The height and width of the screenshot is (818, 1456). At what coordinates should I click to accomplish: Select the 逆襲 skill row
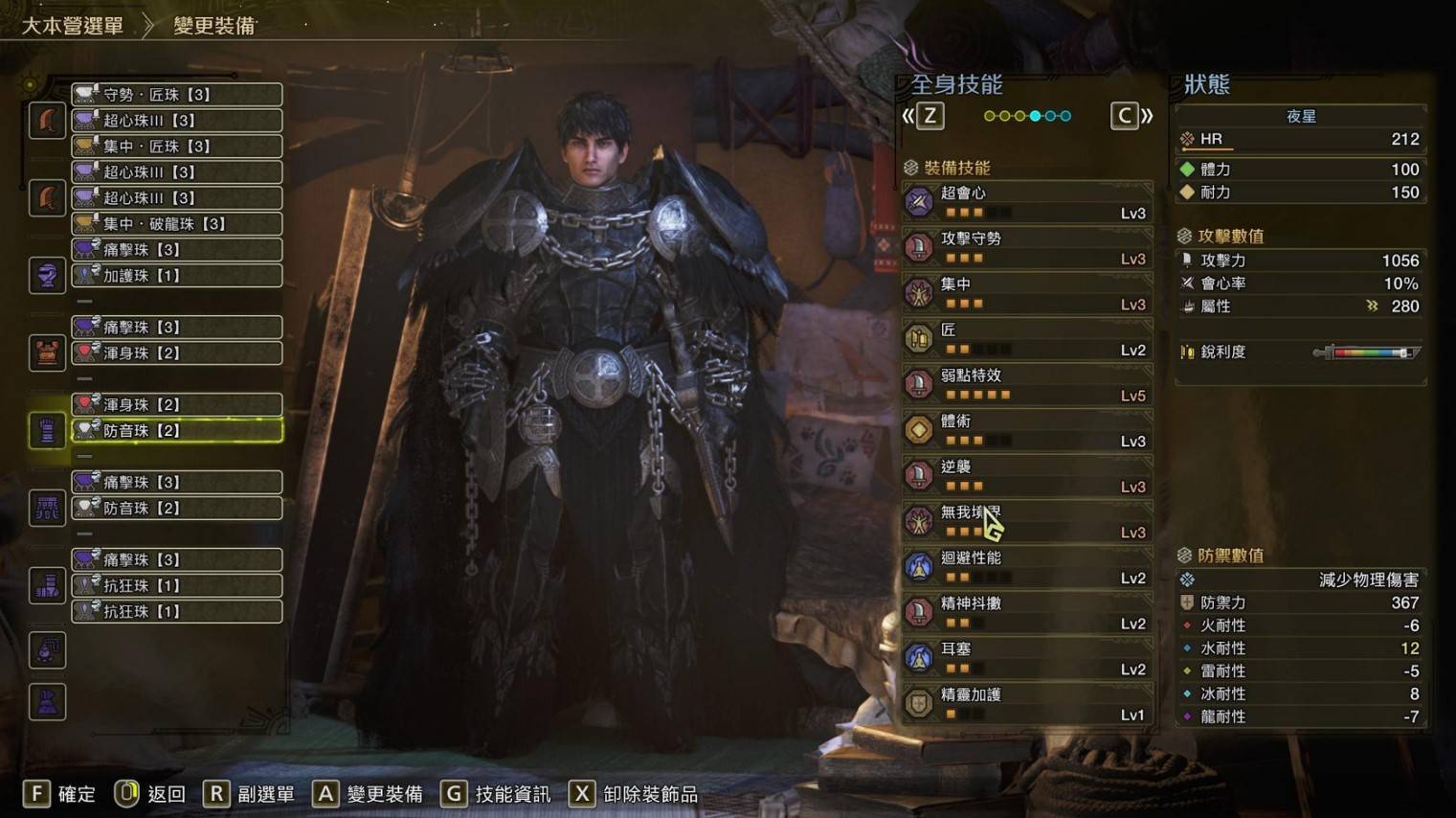coord(1027,476)
